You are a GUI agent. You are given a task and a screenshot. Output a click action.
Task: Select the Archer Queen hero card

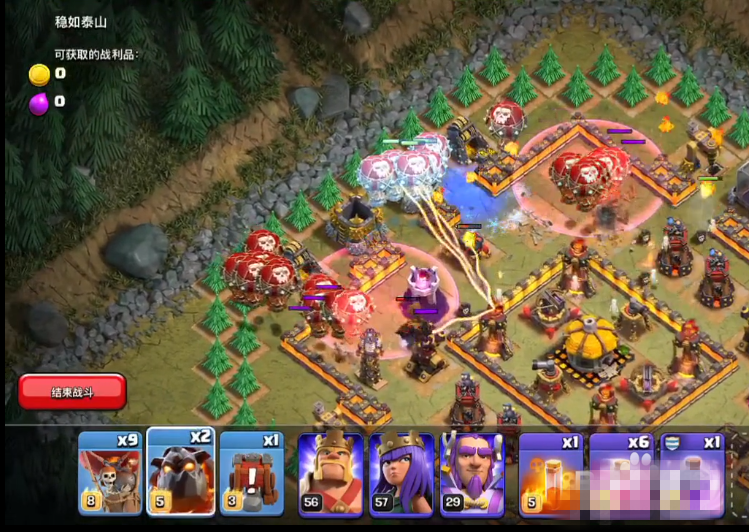pos(402,474)
